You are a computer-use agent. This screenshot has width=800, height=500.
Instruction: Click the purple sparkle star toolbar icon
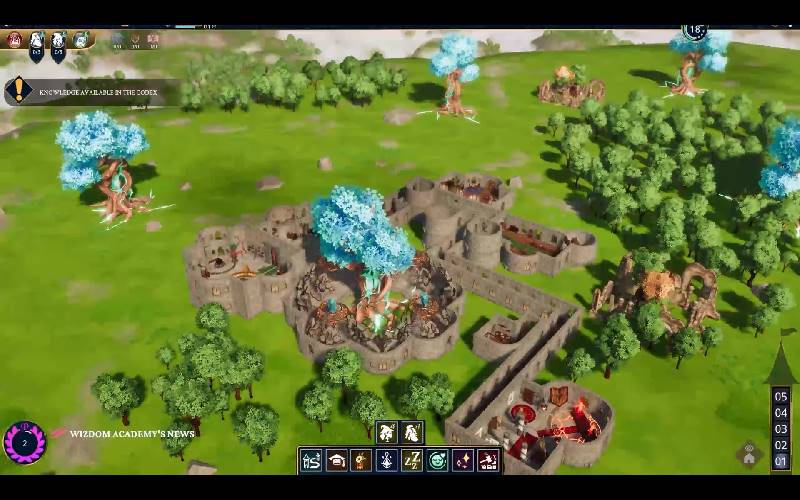pyautogui.click(x=463, y=461)
